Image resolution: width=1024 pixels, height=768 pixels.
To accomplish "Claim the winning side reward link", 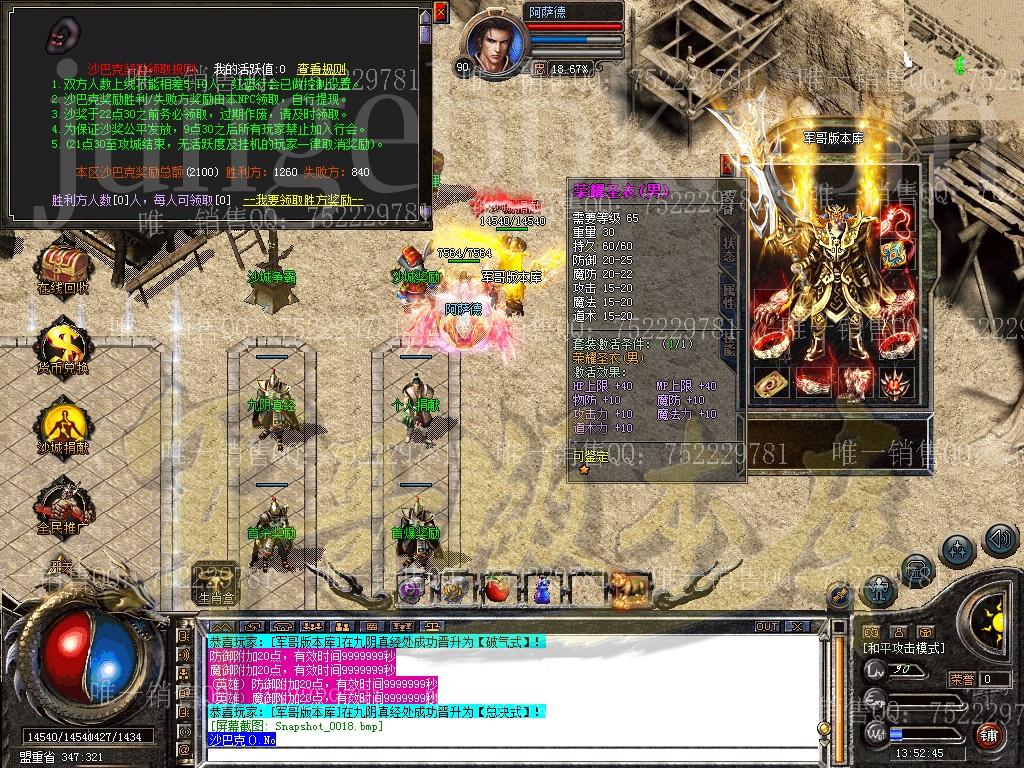I will pyautogui.click(x=302, y=200).
